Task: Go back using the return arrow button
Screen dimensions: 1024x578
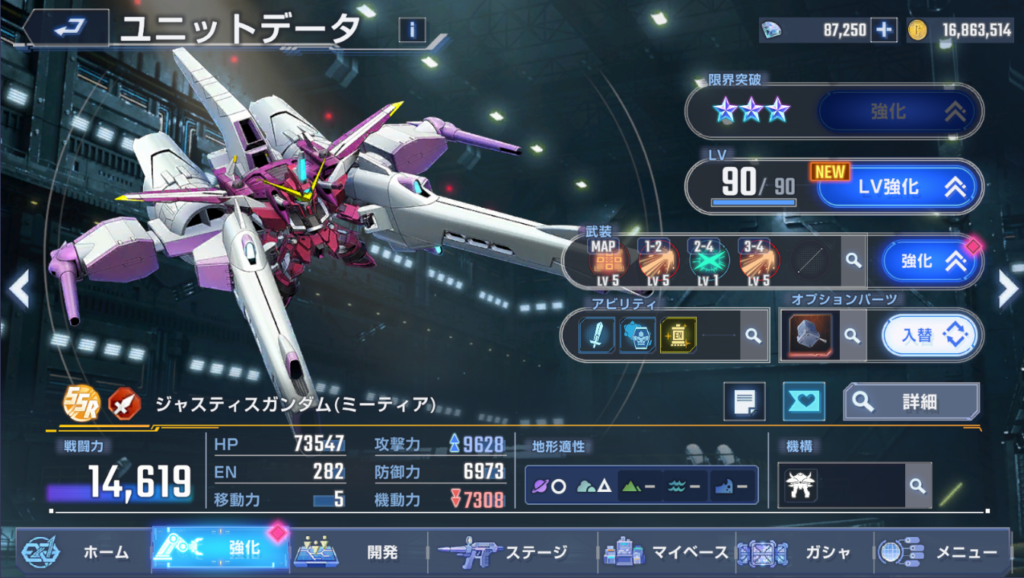Action: (x=67, y=27)
